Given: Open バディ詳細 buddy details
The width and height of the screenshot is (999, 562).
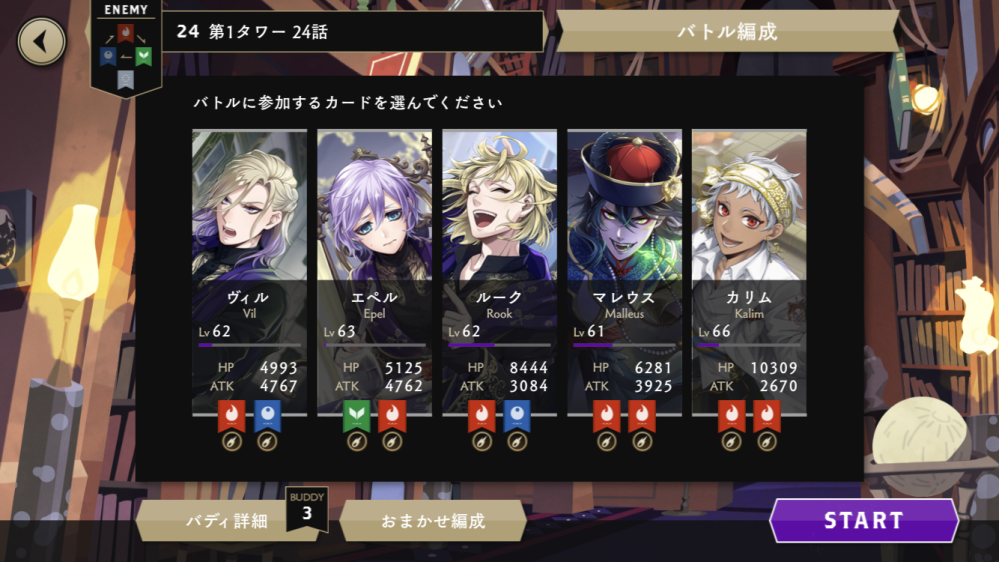Looking at the screenshot, I should 227,520.
